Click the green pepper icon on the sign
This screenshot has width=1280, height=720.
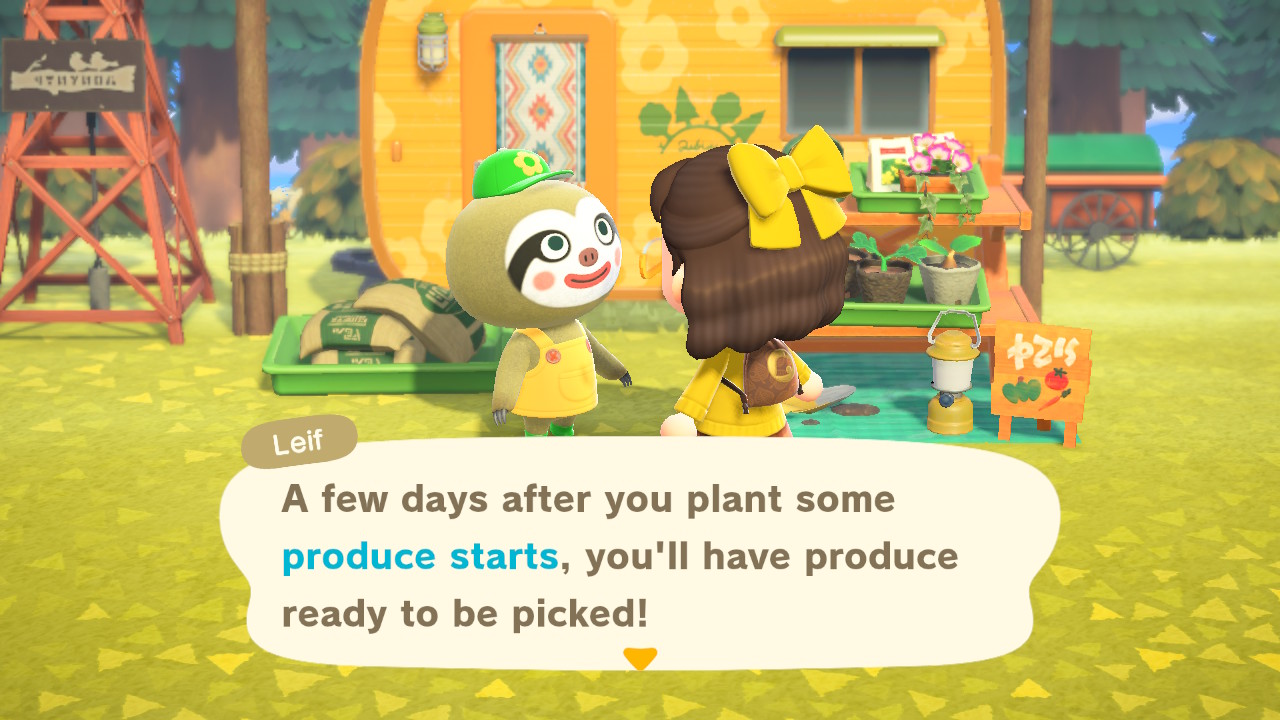pos(1021,392)
